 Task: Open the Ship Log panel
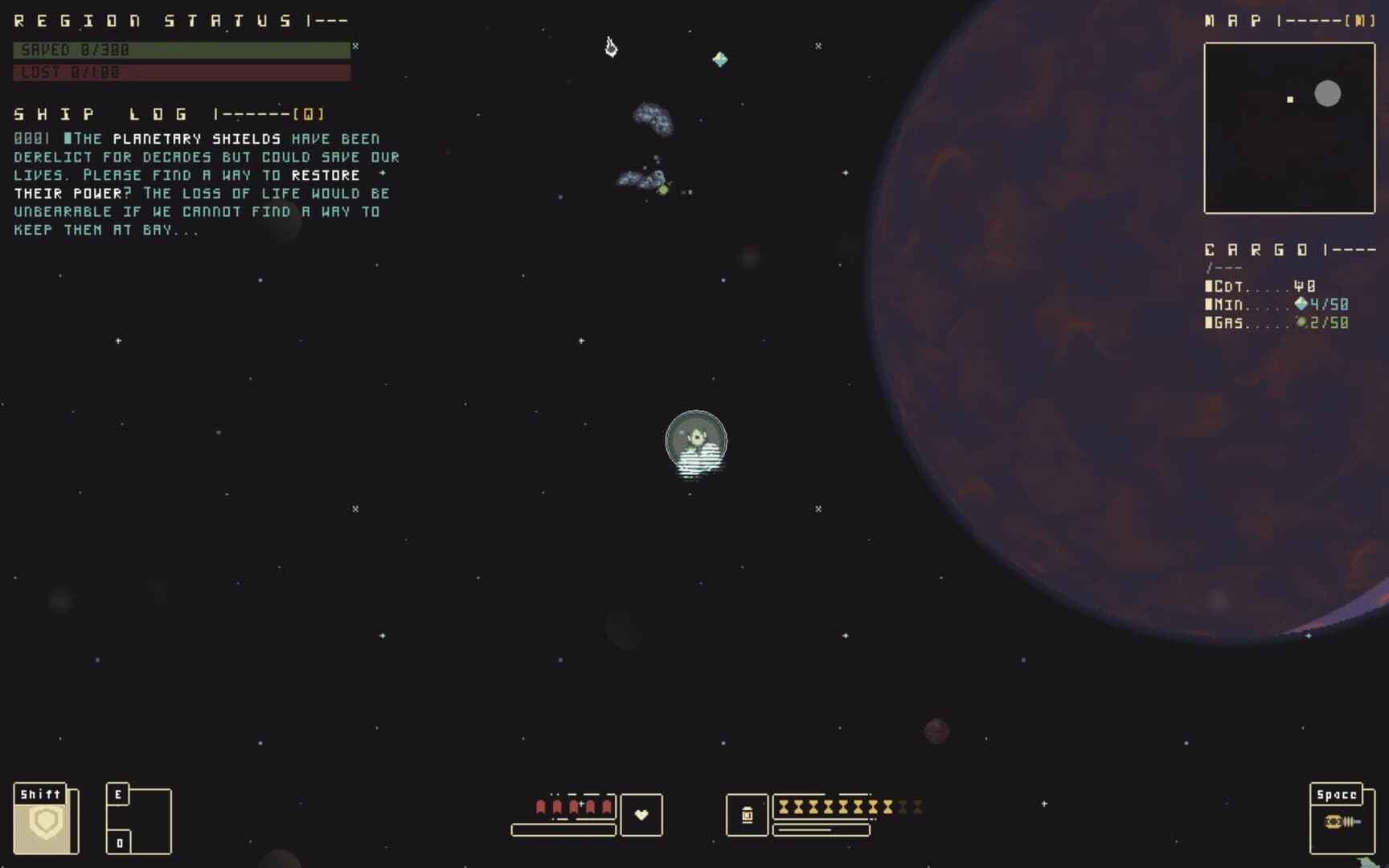(x=104, y=113)
